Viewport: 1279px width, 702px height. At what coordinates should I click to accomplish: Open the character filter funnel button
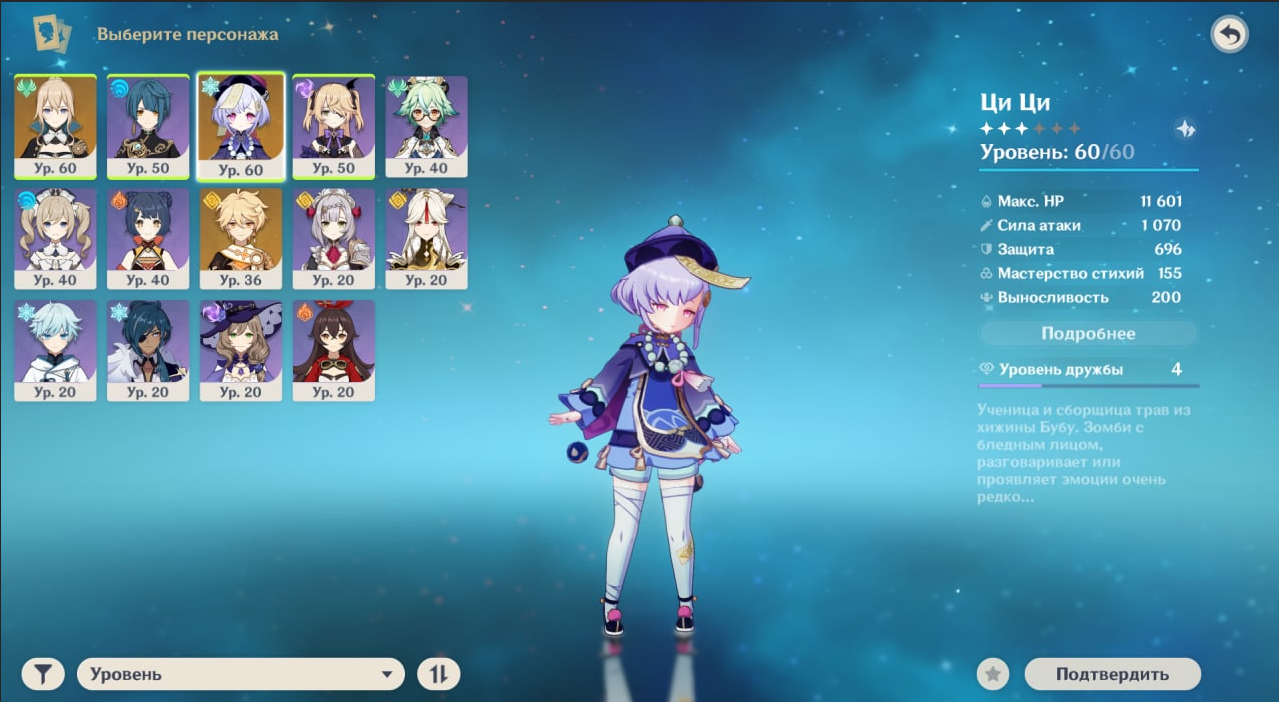[42, 674]
